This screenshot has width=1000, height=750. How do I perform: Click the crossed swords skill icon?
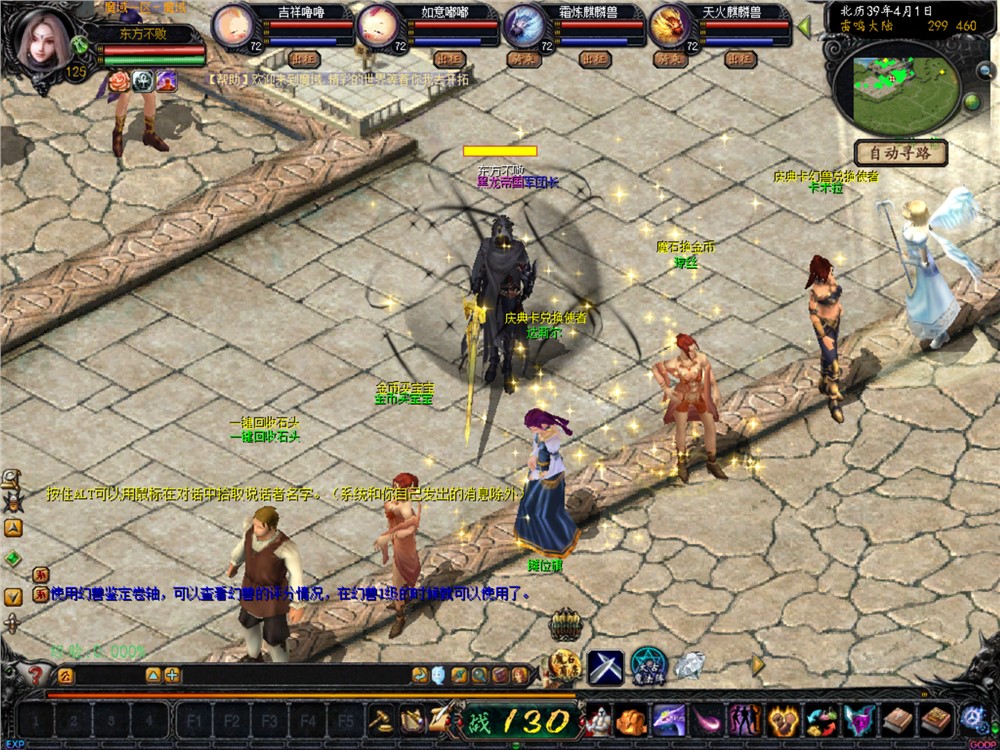click(605, 666)
